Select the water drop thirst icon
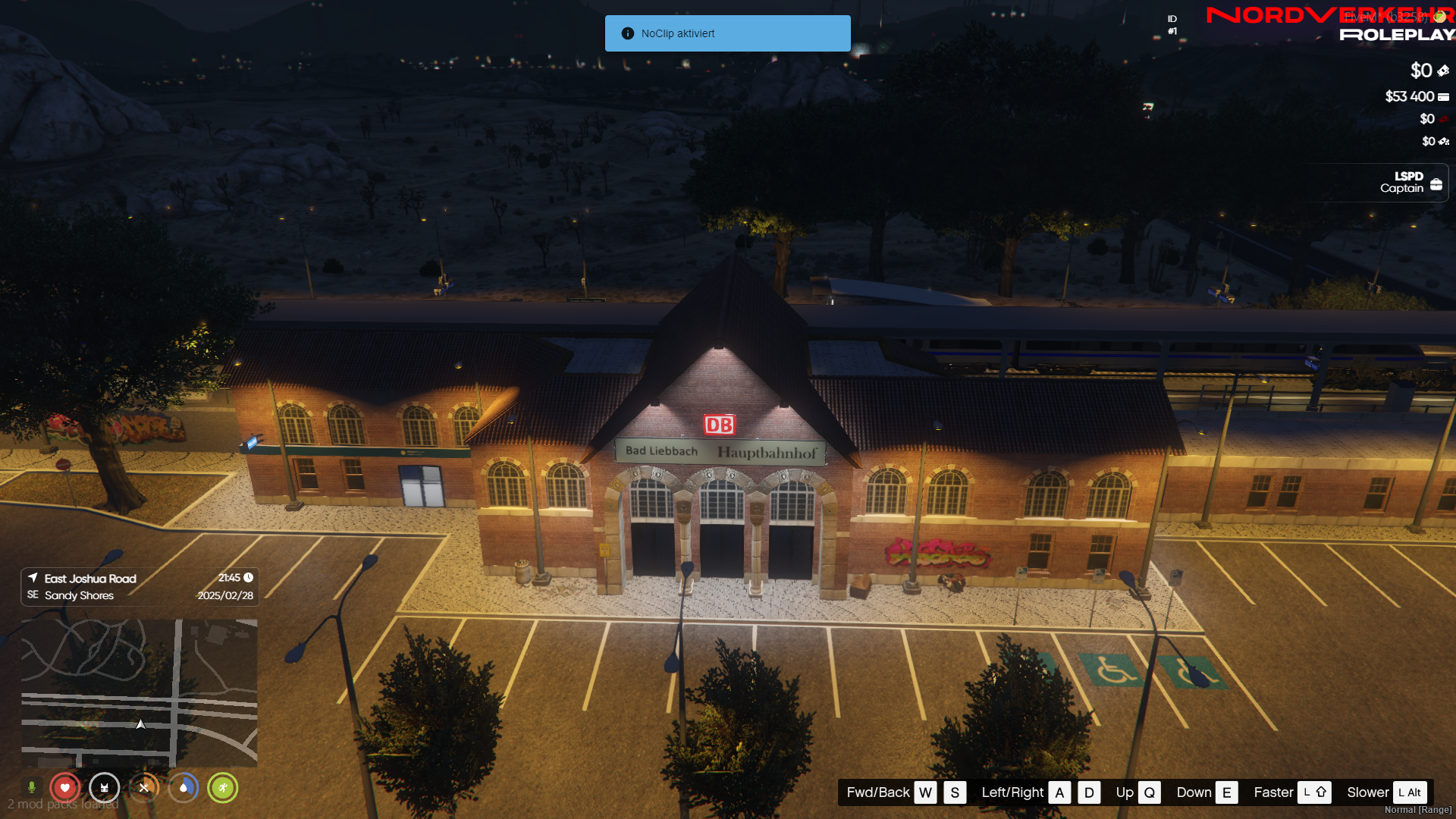Screen dimensions: 1456x819 pyautogui.click(x=184, y=788)
